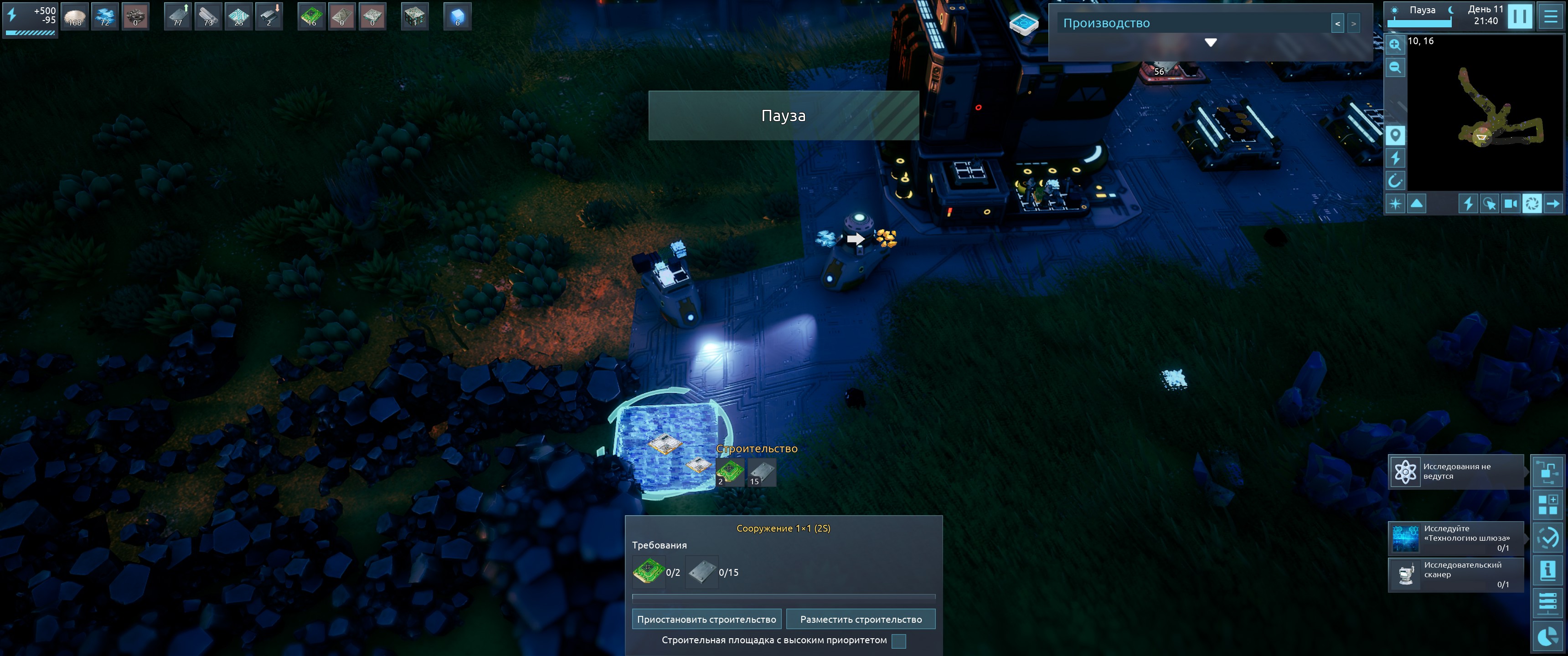
Task: Click the pause button beside the day counter
Action: [x=1519, y=16]
